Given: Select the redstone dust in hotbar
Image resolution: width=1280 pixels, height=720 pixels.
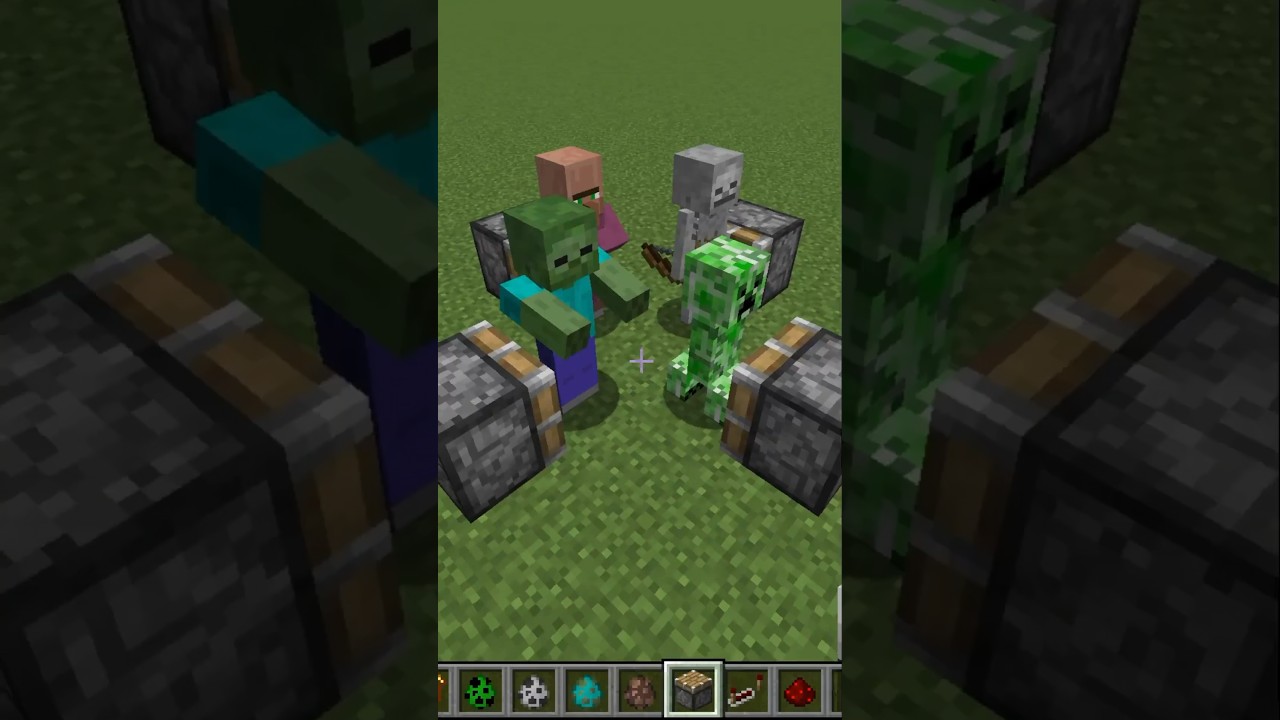Looking at the screenshot, I should click(800, 690).
